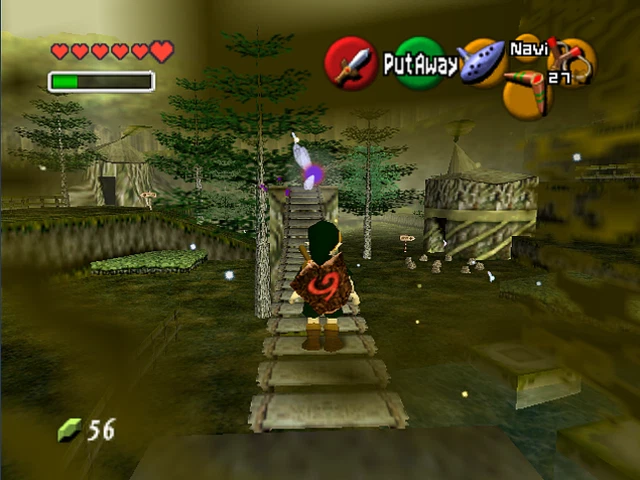The height and width of the screenshot is (480, 640).
Task: Select the blue ocarina item icon
Action: click(x=482, y=62)
